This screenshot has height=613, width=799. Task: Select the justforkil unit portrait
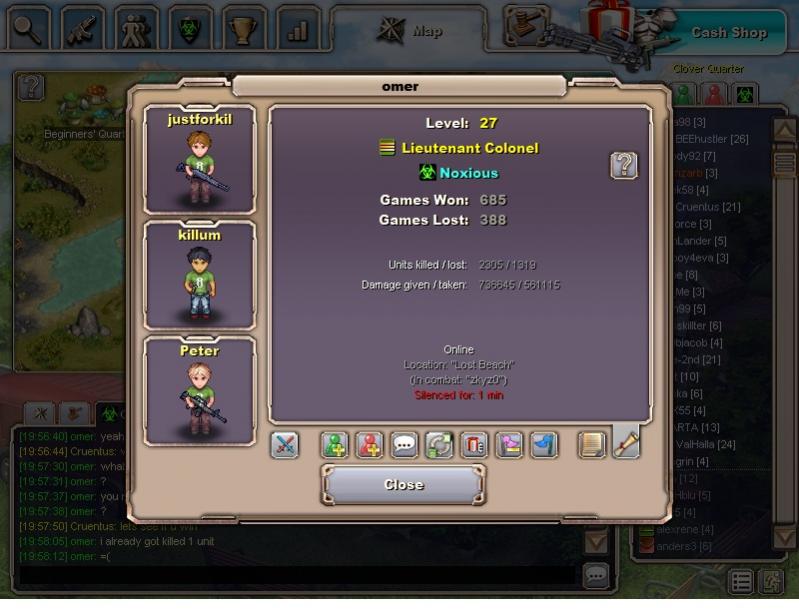(x=199, y=162)
